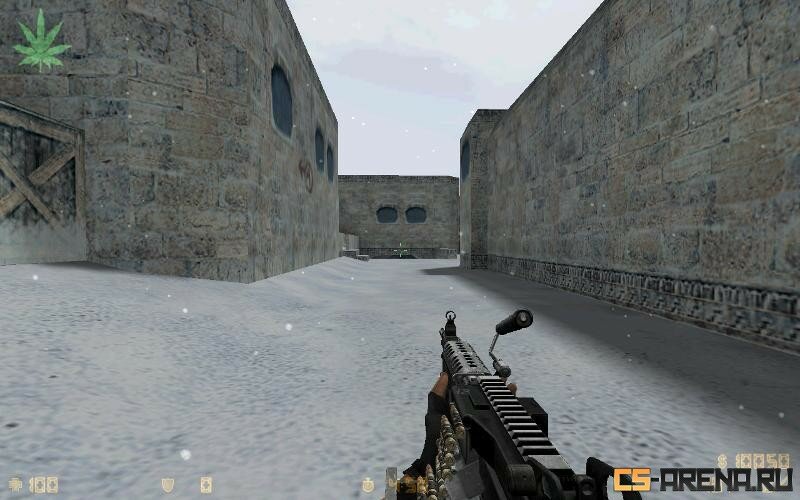
Task: Select the armor shield HUD icon
Action: tap(168, 485)
